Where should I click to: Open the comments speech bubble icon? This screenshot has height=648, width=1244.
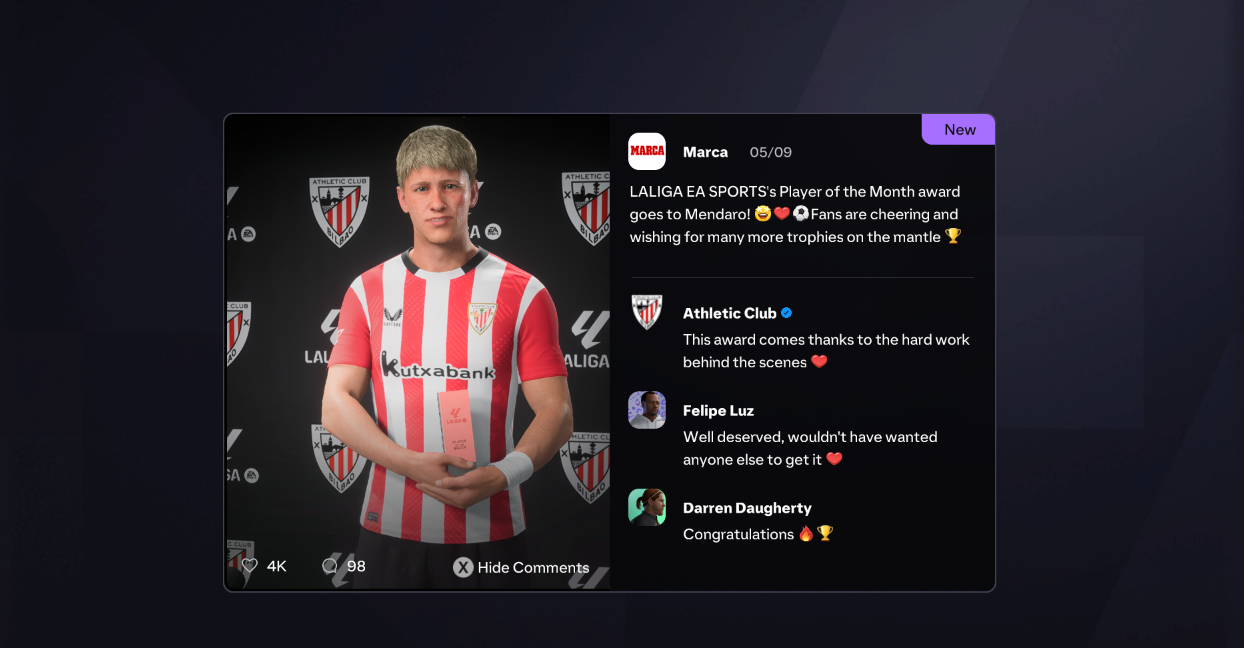pos(330,566)
